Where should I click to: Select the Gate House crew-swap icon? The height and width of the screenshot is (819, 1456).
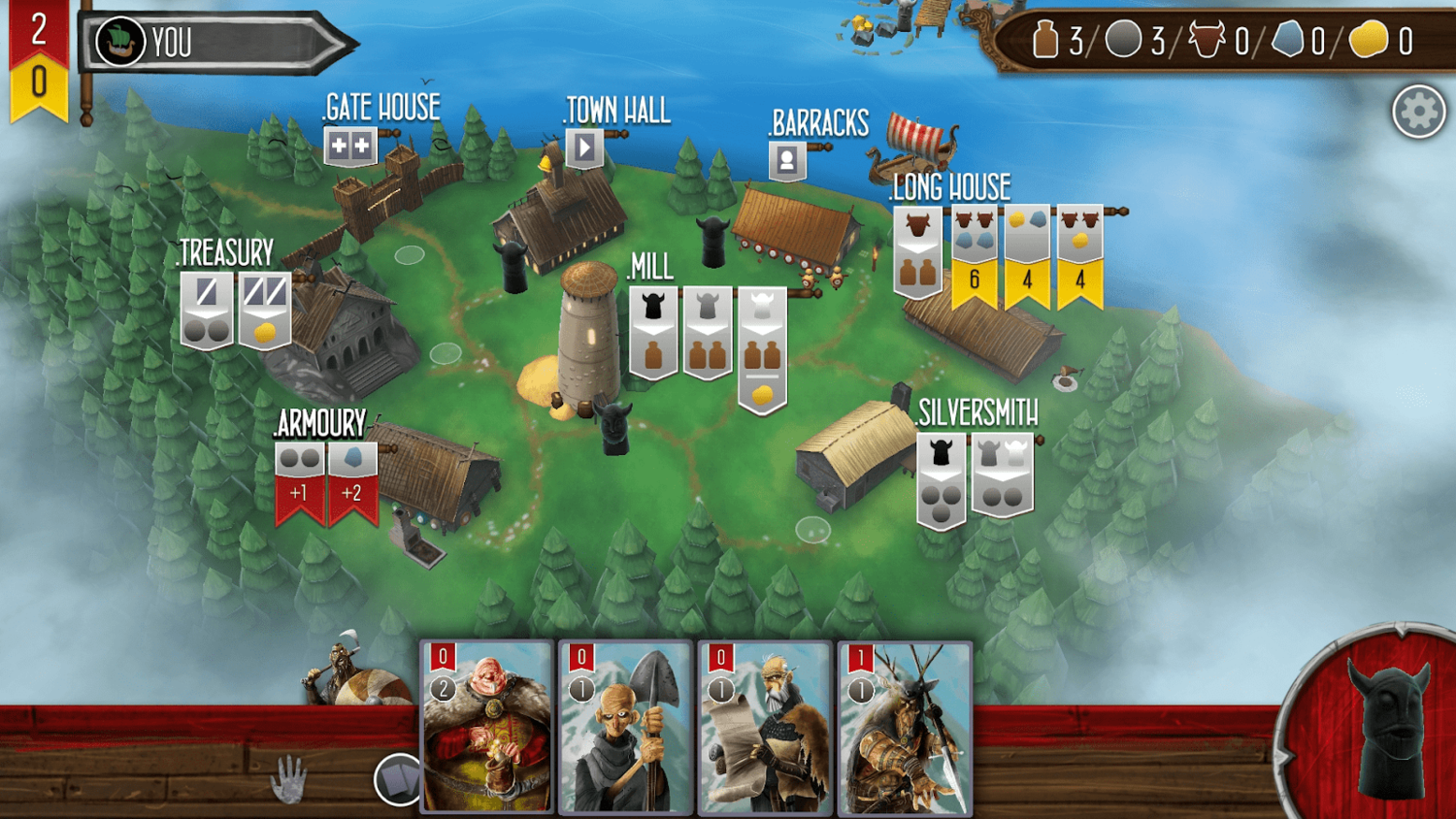click(351, 146)
